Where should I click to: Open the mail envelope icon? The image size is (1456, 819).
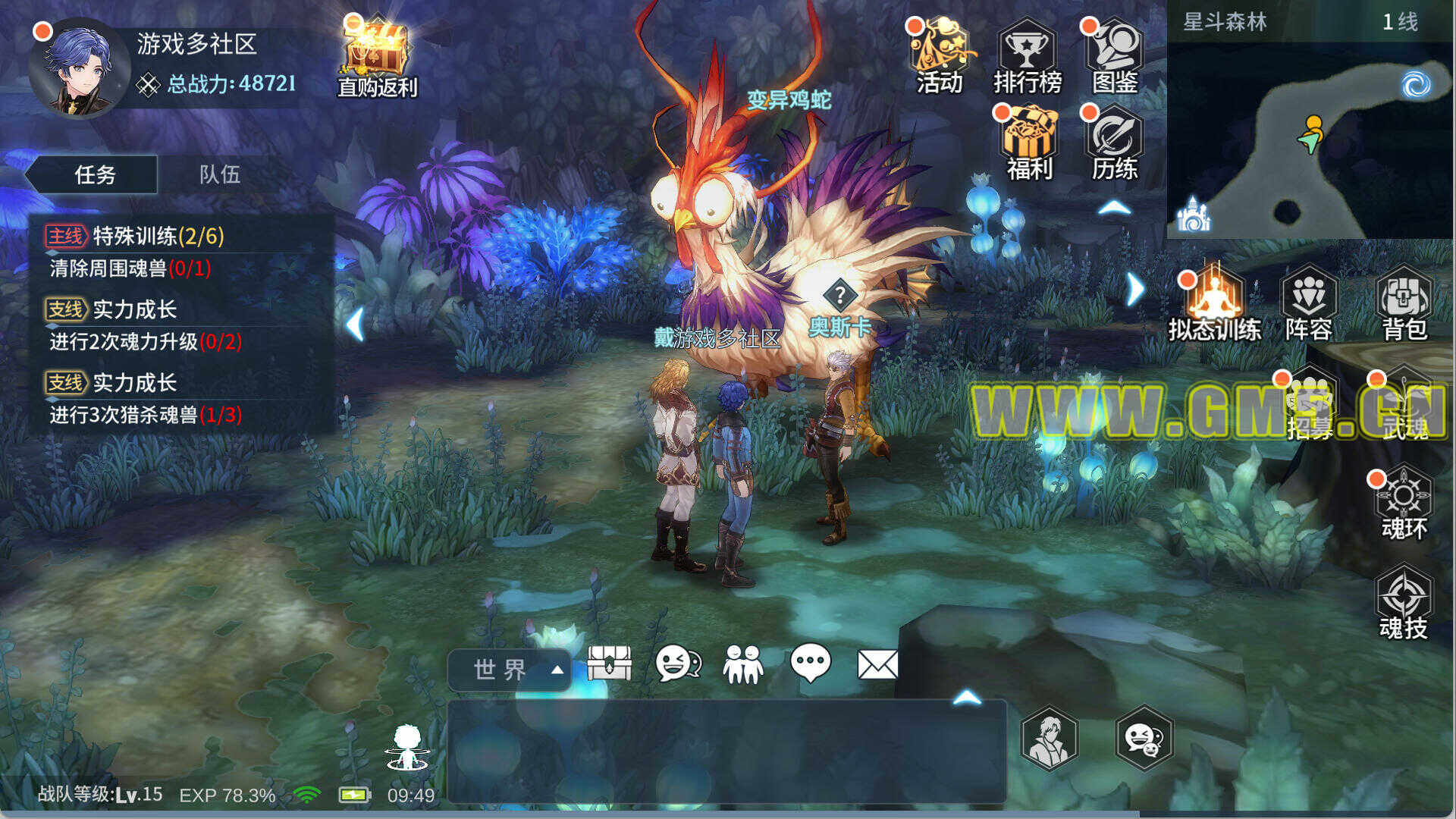coord(877,665)
